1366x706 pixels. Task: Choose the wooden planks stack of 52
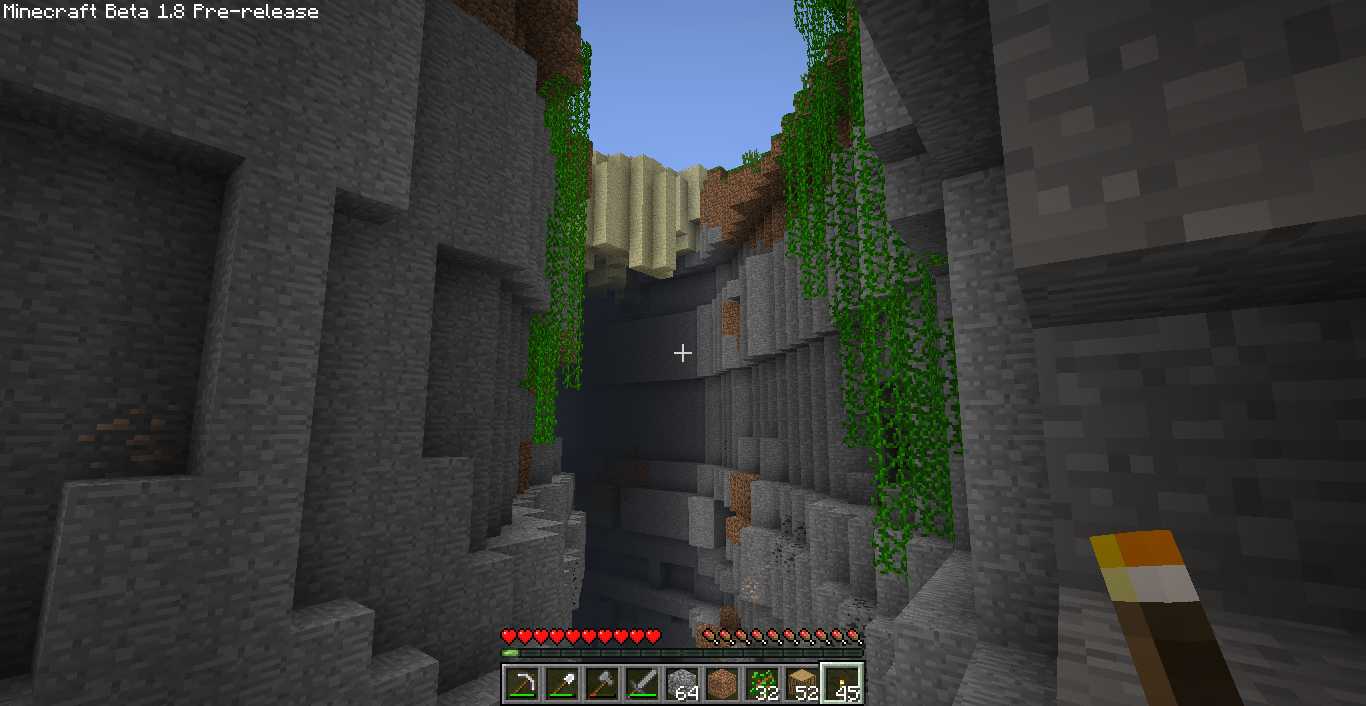(x=802, y=683)
